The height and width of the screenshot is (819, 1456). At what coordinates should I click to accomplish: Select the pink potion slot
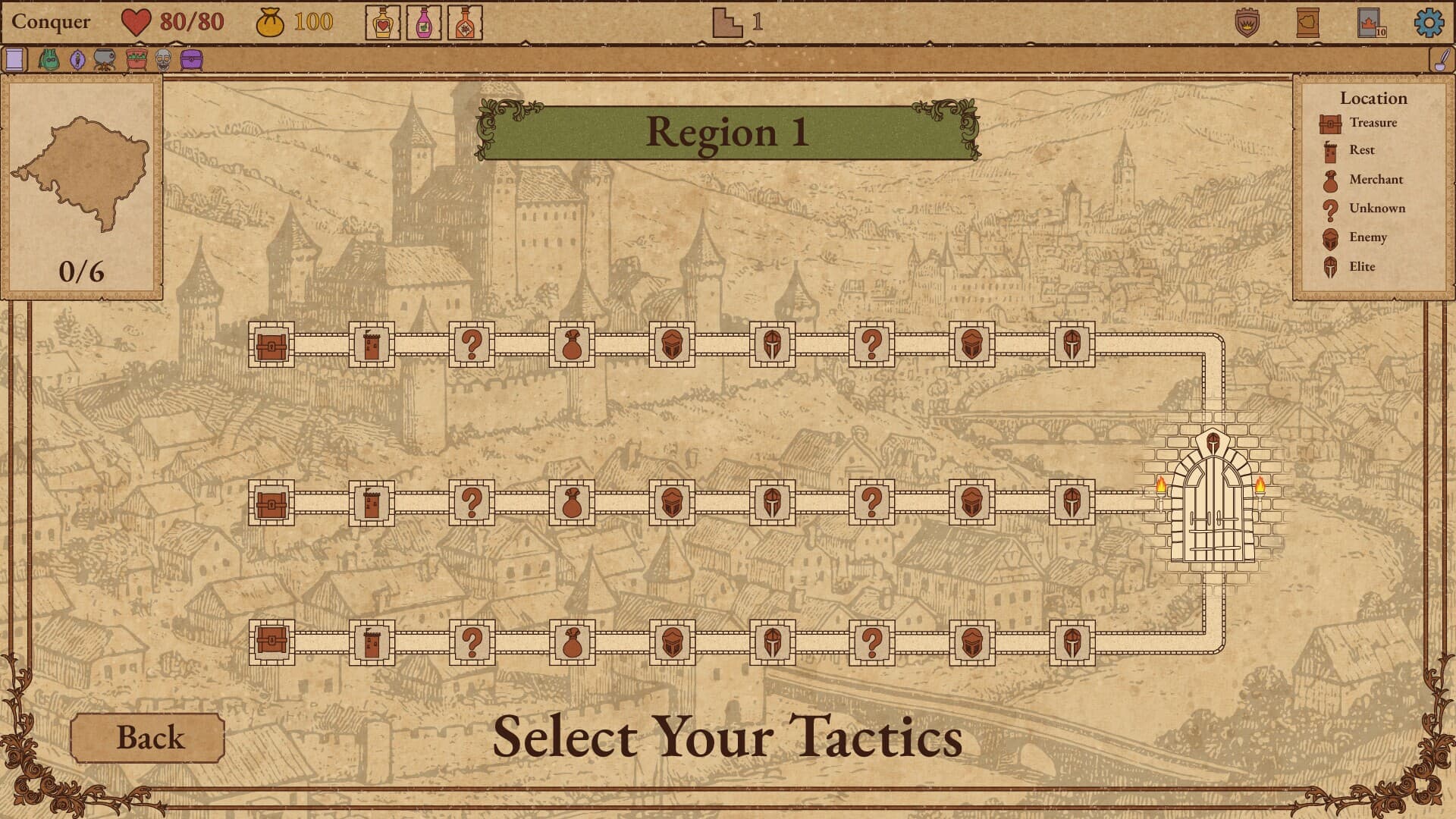tap(422, 21)
